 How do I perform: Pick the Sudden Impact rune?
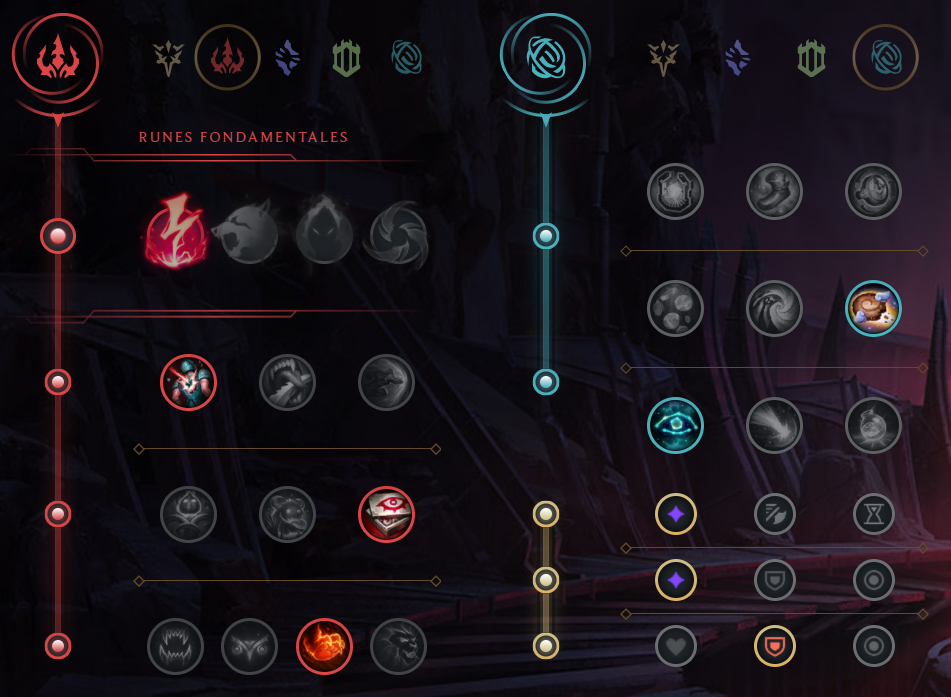386,382
